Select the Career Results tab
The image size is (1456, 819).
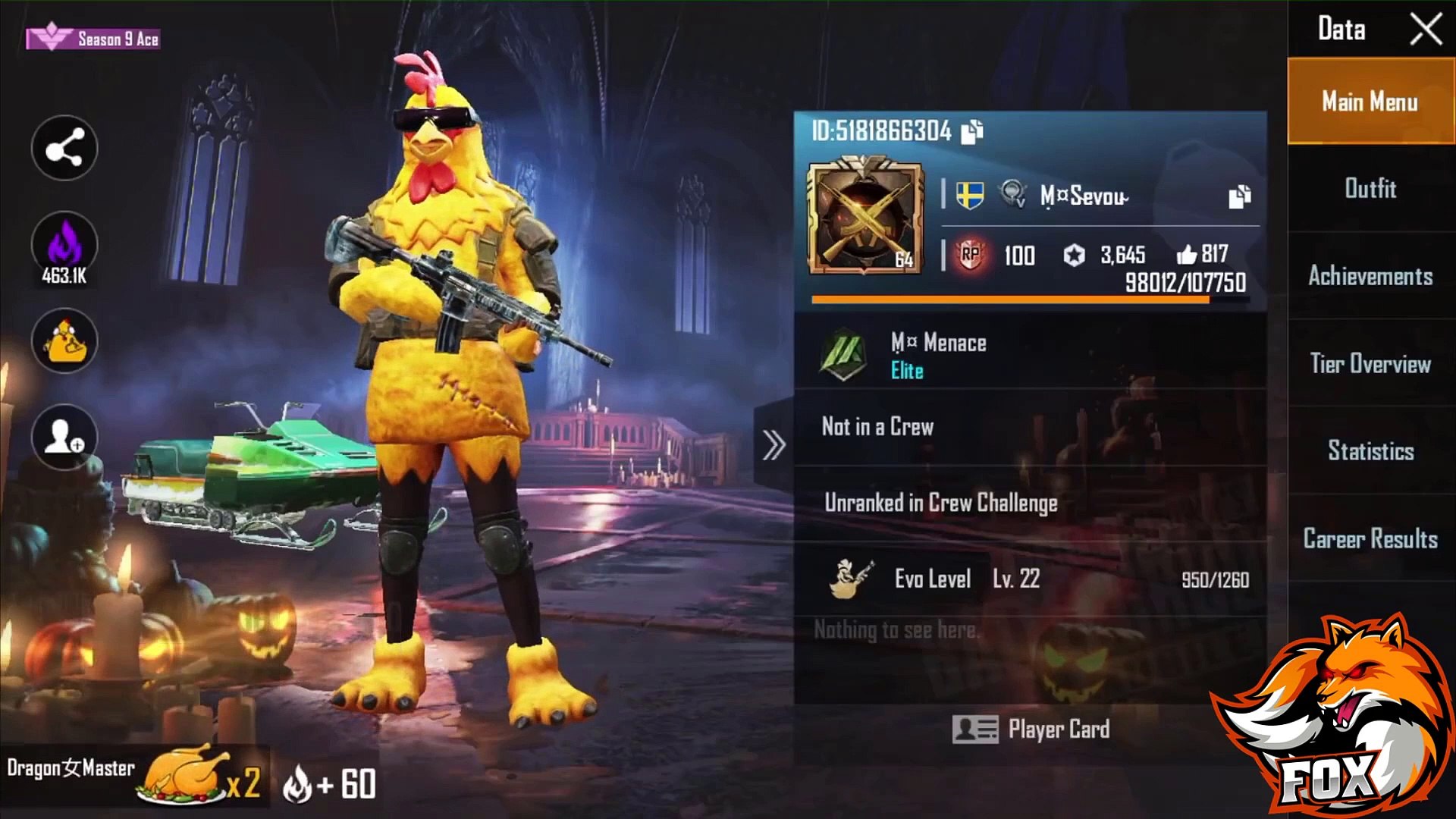pos(1370,538)
